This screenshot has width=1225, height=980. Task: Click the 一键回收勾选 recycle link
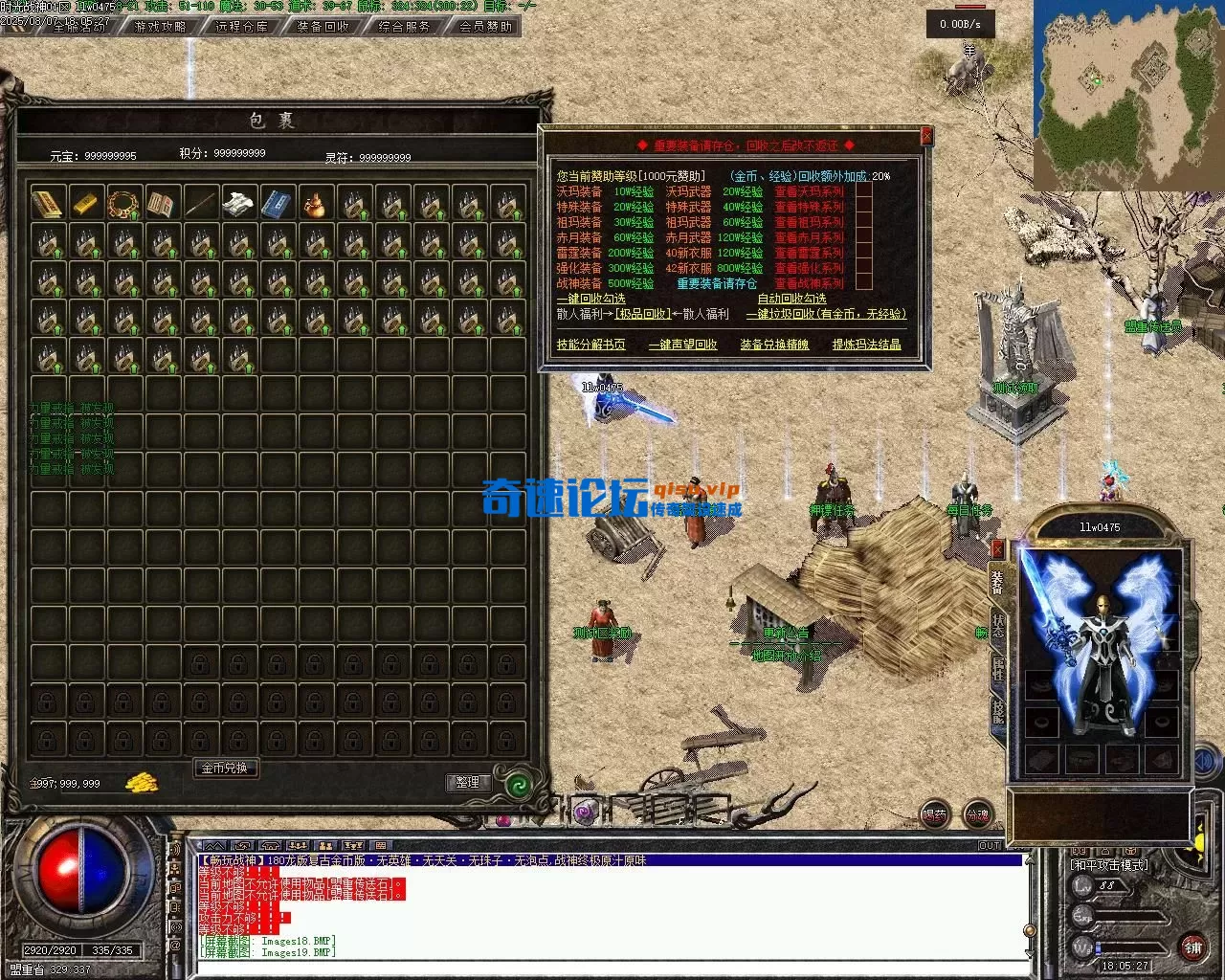[590, 299]
